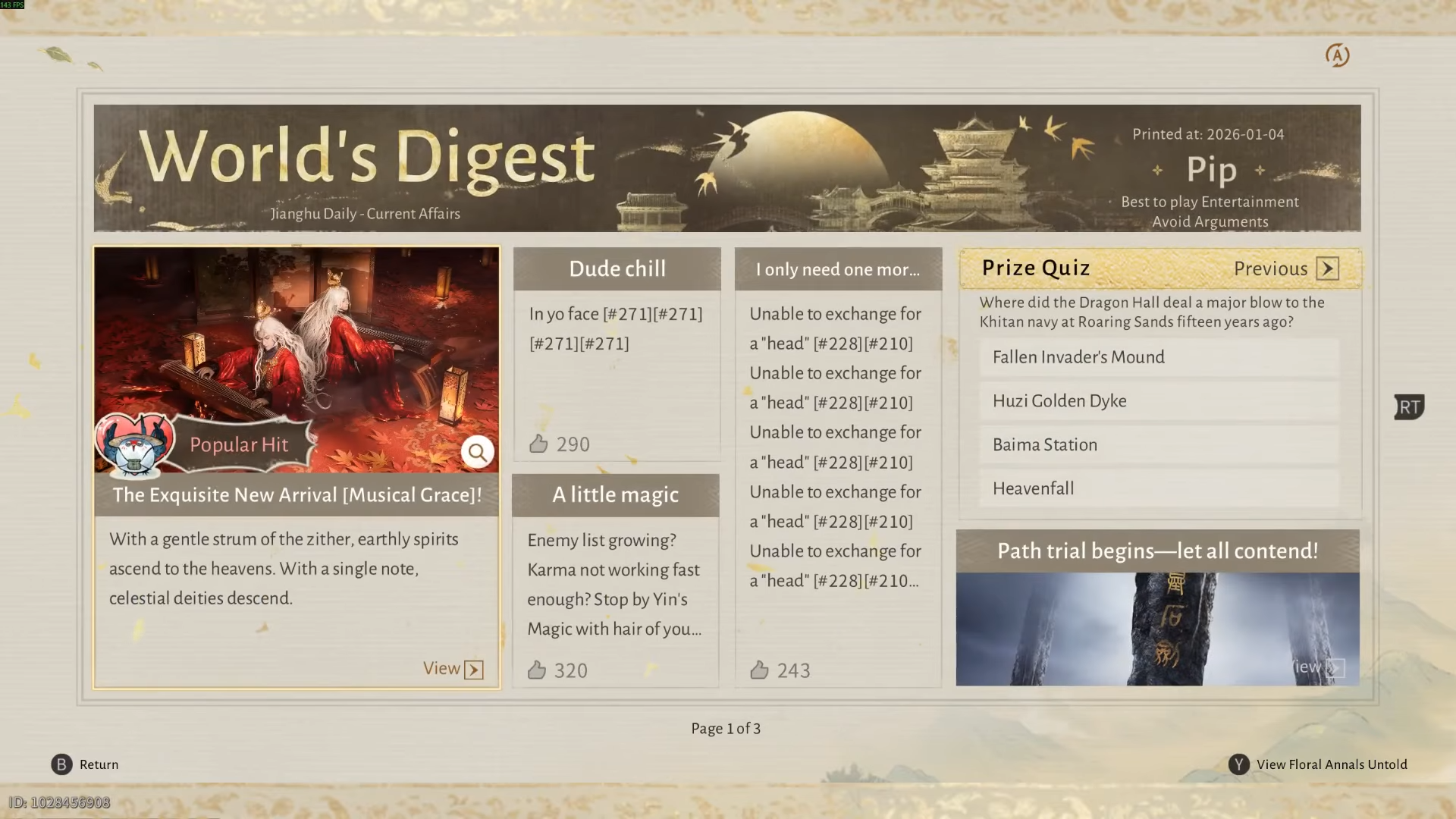Select the I only need one mor... headline
This screenshot has width=1456, height=819.
[x=838, y=269]
